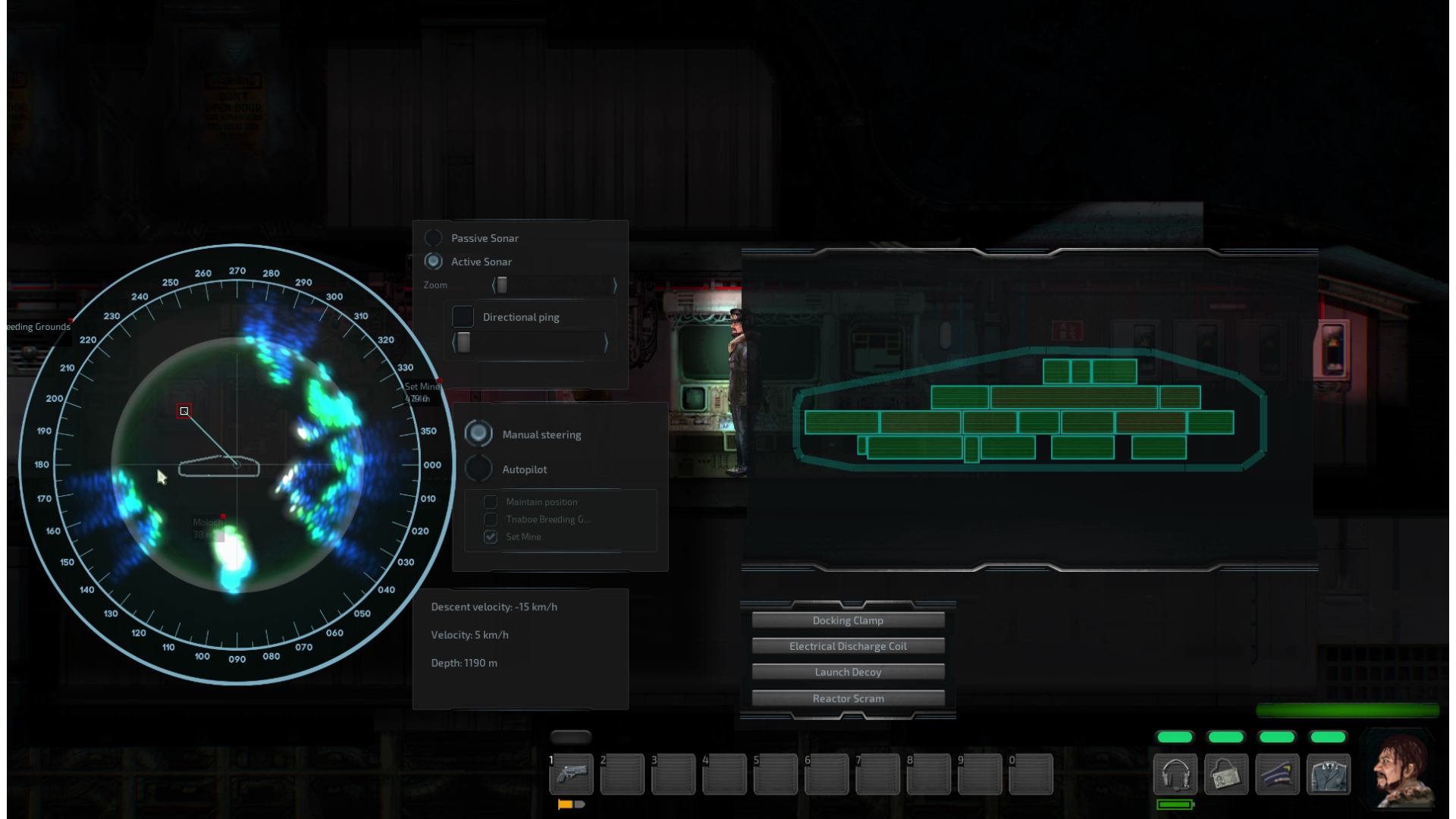Viewport: 1456px width, 819px height.
Task: Select the uniform jacket equipment slot
Action: point(1328,774)
